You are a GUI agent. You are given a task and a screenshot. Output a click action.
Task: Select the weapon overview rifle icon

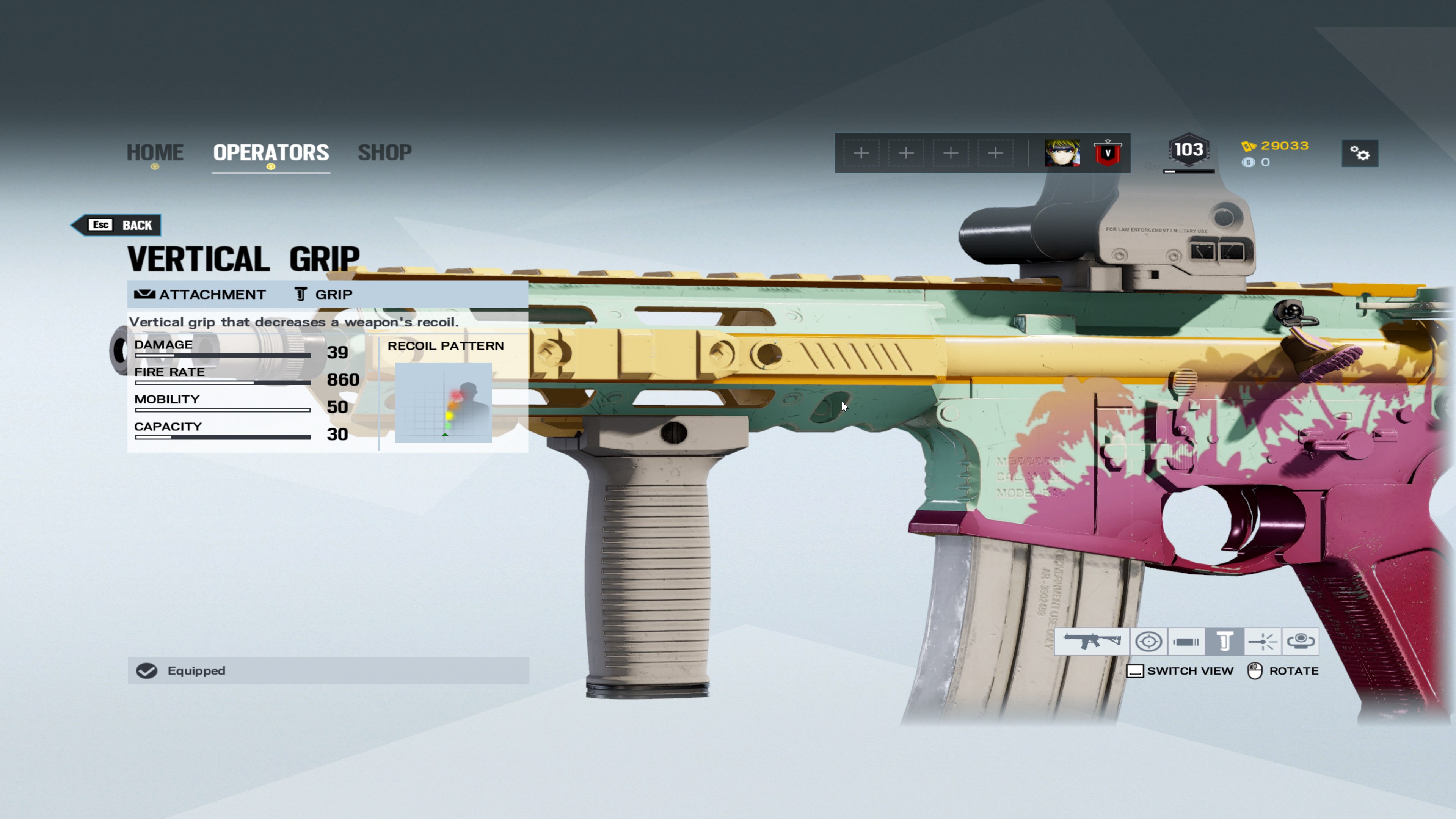(x=1092, y=642)
